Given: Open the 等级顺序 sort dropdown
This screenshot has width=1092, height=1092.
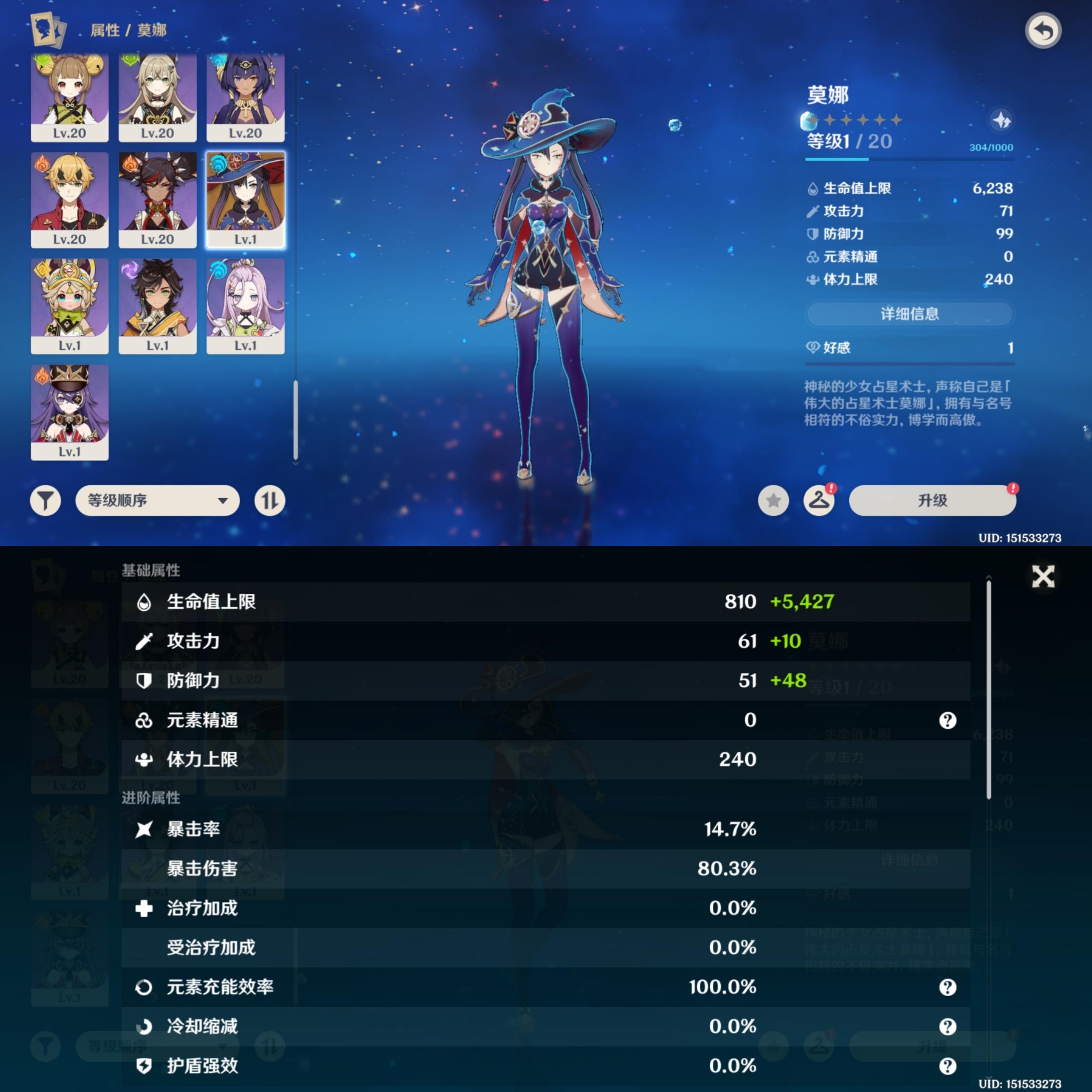Looking at the screenshot, I should point(157,500).
